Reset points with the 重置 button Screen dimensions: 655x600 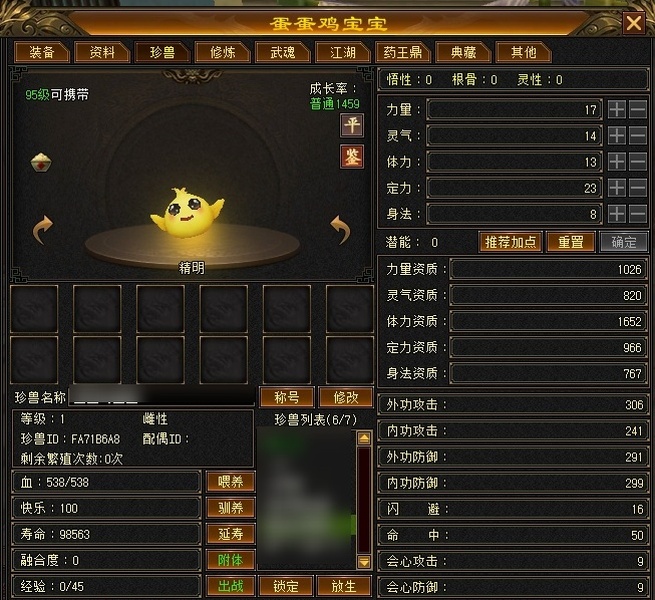570,242
